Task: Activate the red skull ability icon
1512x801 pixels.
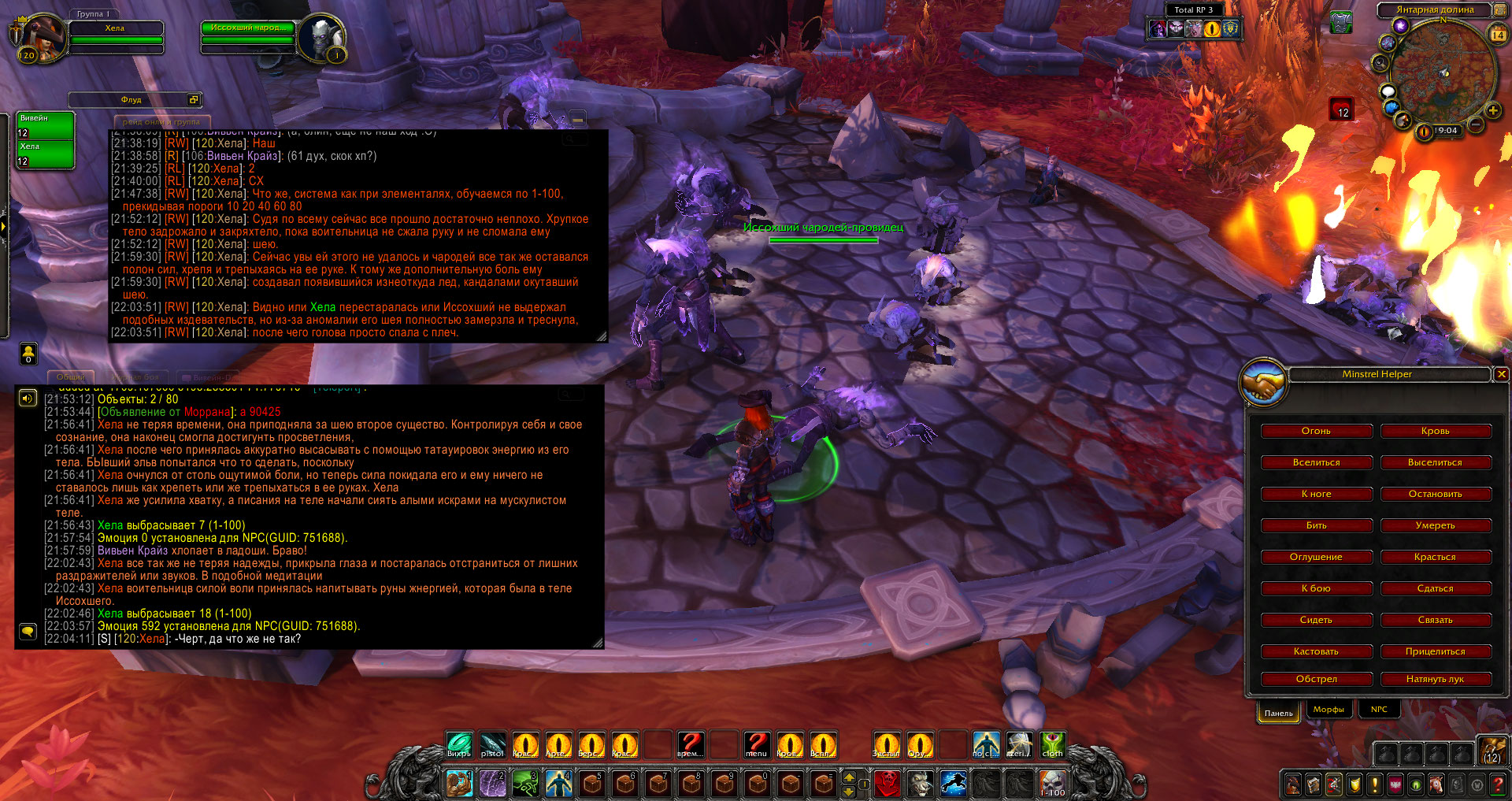Action: coord(888,783)
